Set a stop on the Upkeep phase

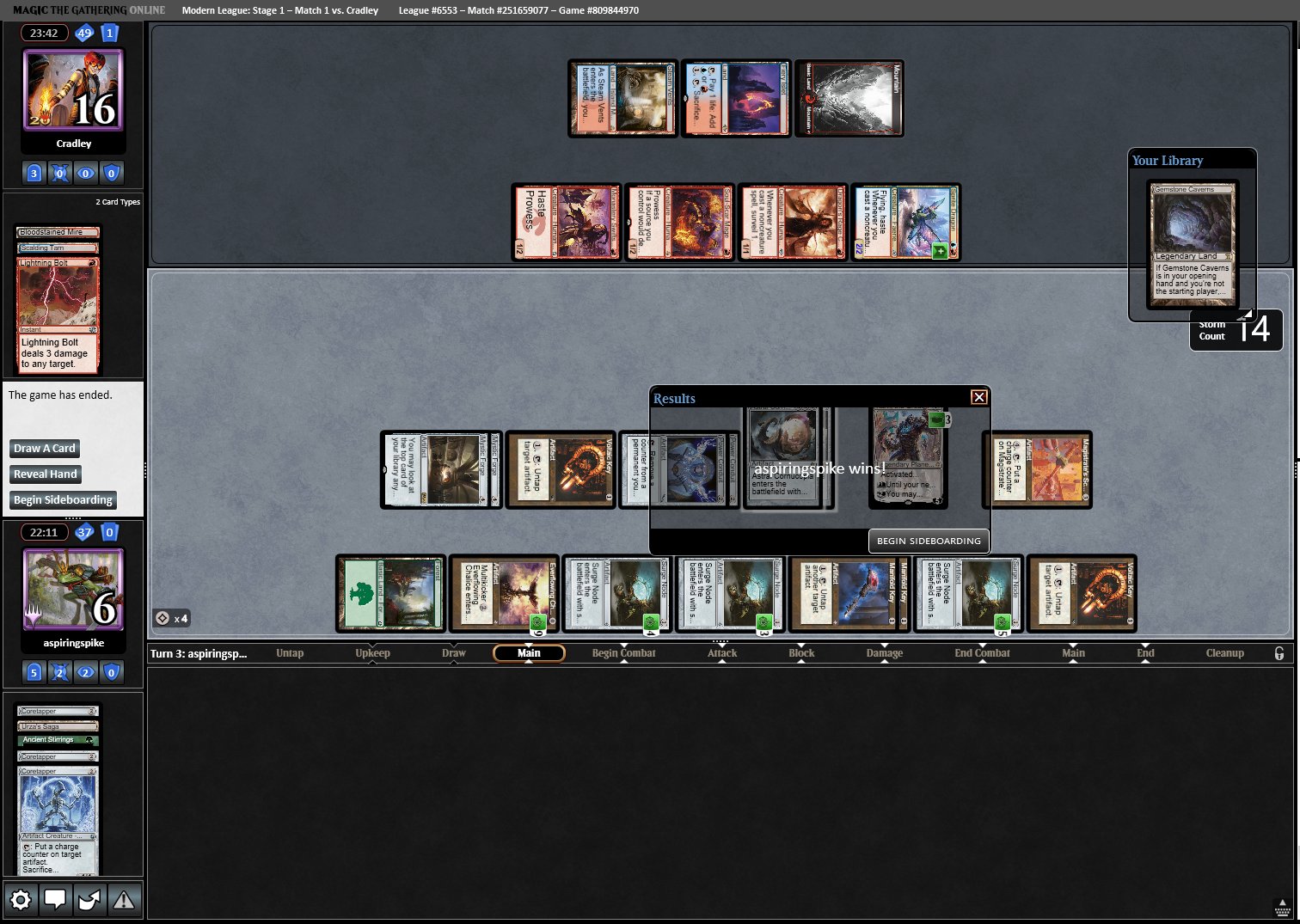372,652
